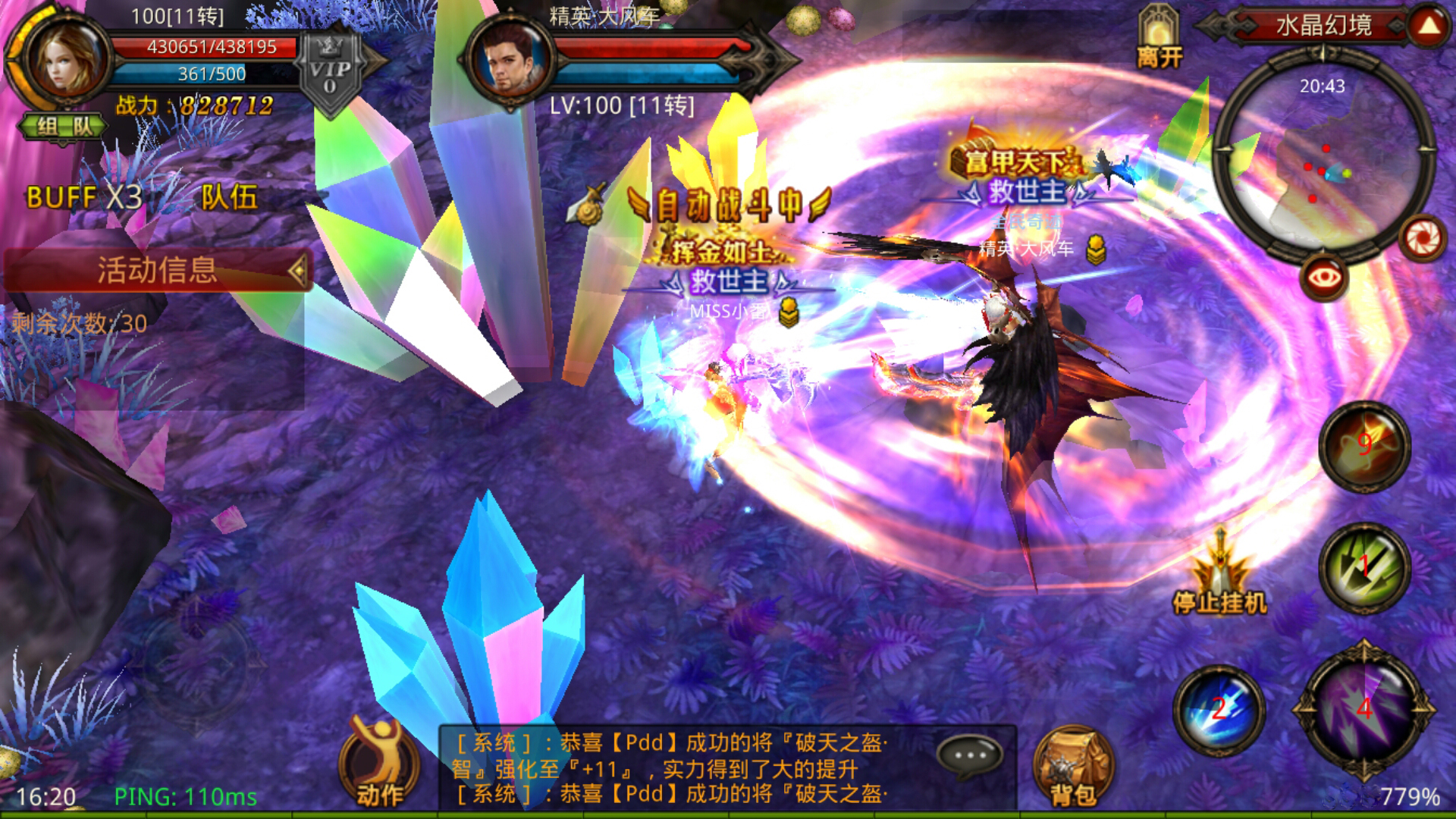Switch to the 队伍 tab
This screenshot has height=819, width=1456.
[229, 197]
